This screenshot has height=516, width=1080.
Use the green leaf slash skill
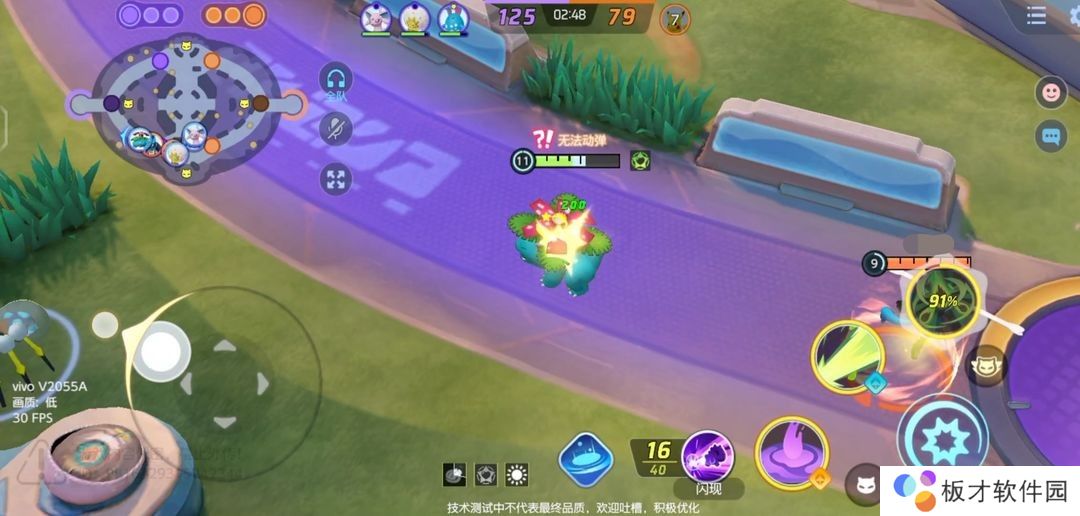coord(847,357)
